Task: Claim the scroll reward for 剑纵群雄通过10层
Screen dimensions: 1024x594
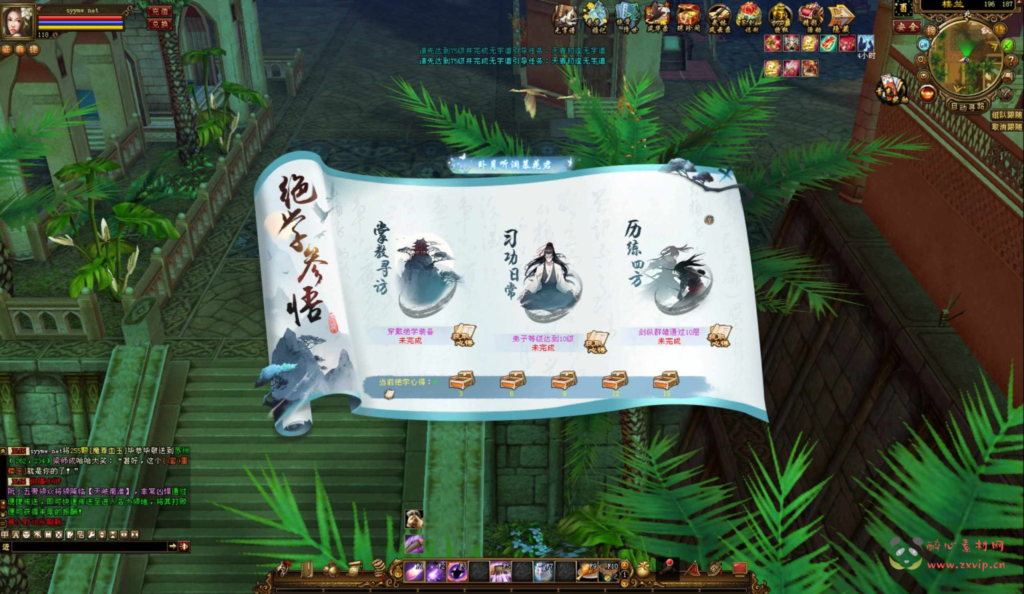Action: tap(718, 336)
